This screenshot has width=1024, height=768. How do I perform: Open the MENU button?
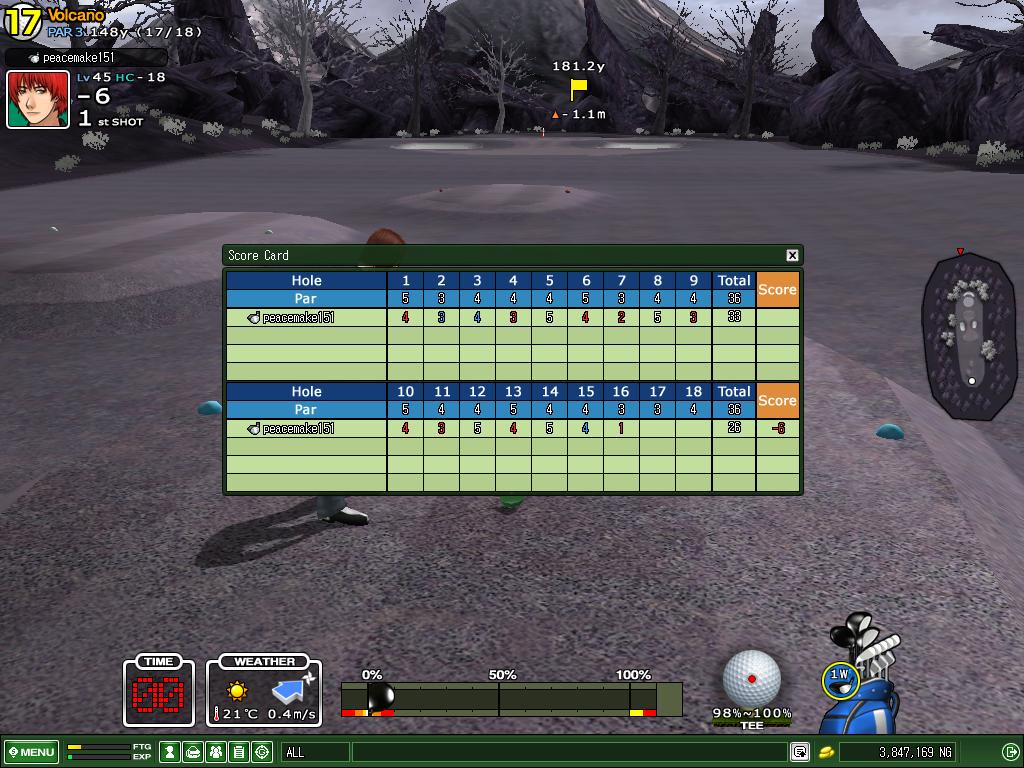pos(31,752)
